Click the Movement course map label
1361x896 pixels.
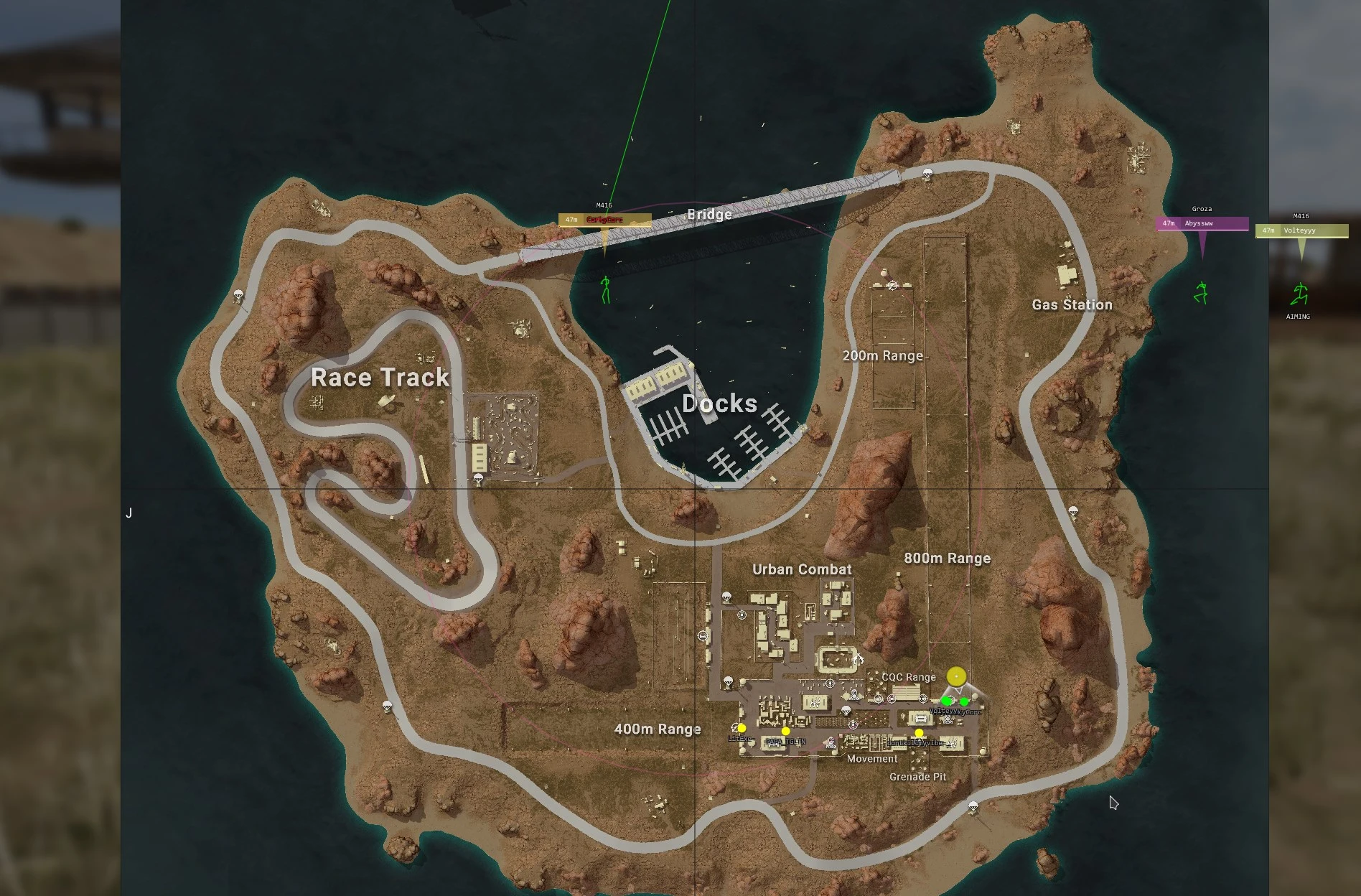point(871,759)
